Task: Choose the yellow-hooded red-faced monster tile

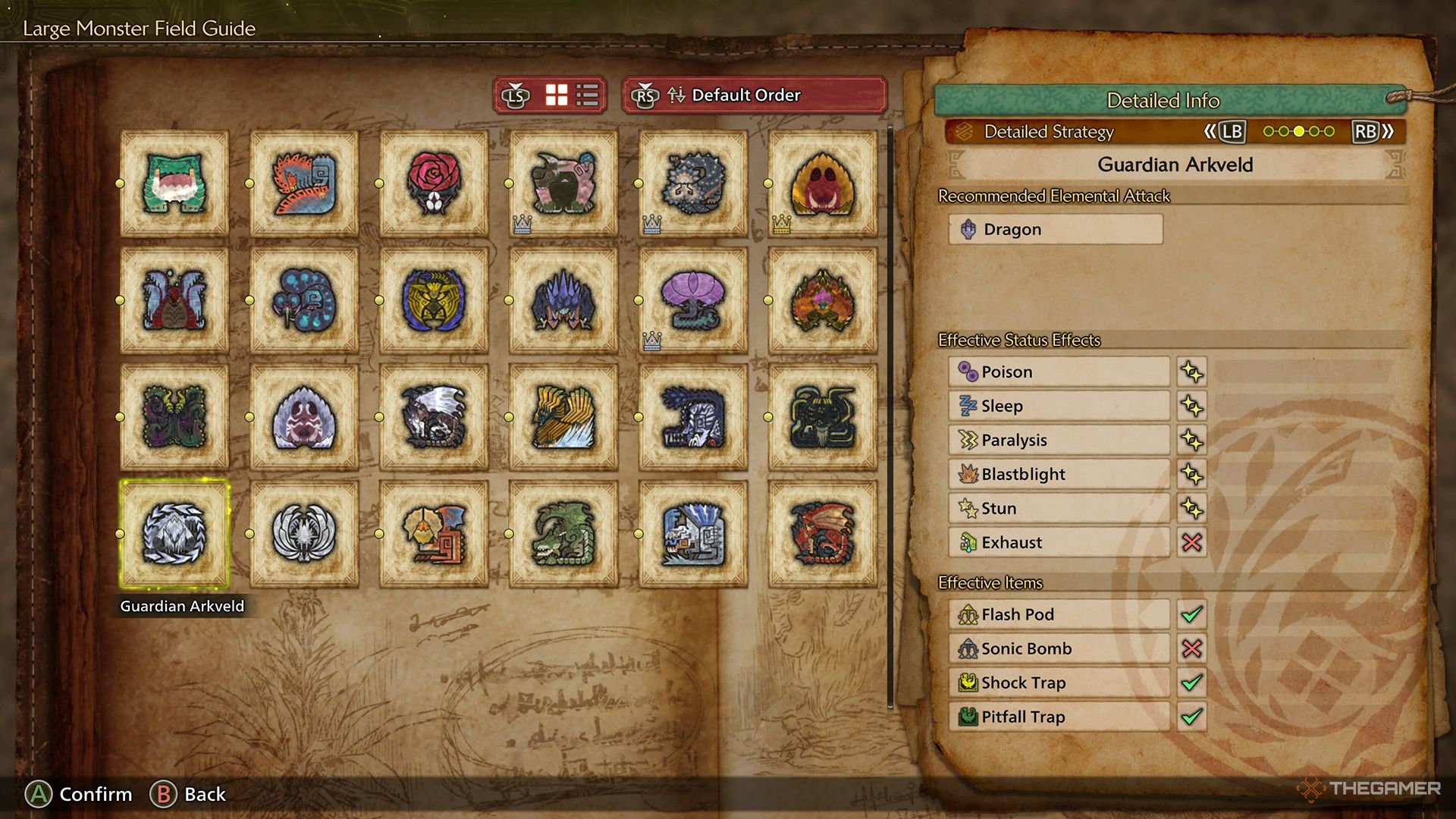Action: coord(823,184)
